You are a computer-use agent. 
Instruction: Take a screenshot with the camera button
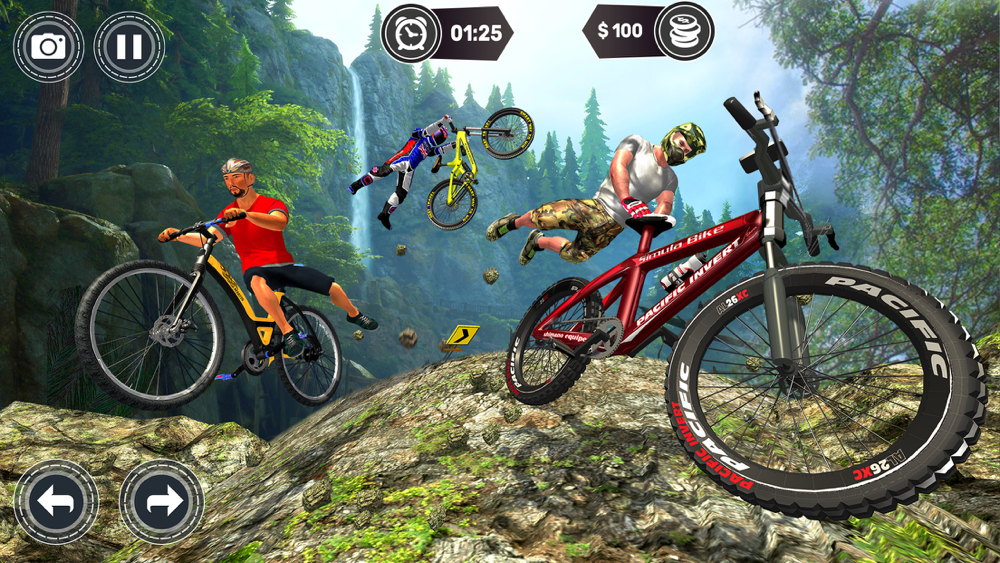coord(48,46)
